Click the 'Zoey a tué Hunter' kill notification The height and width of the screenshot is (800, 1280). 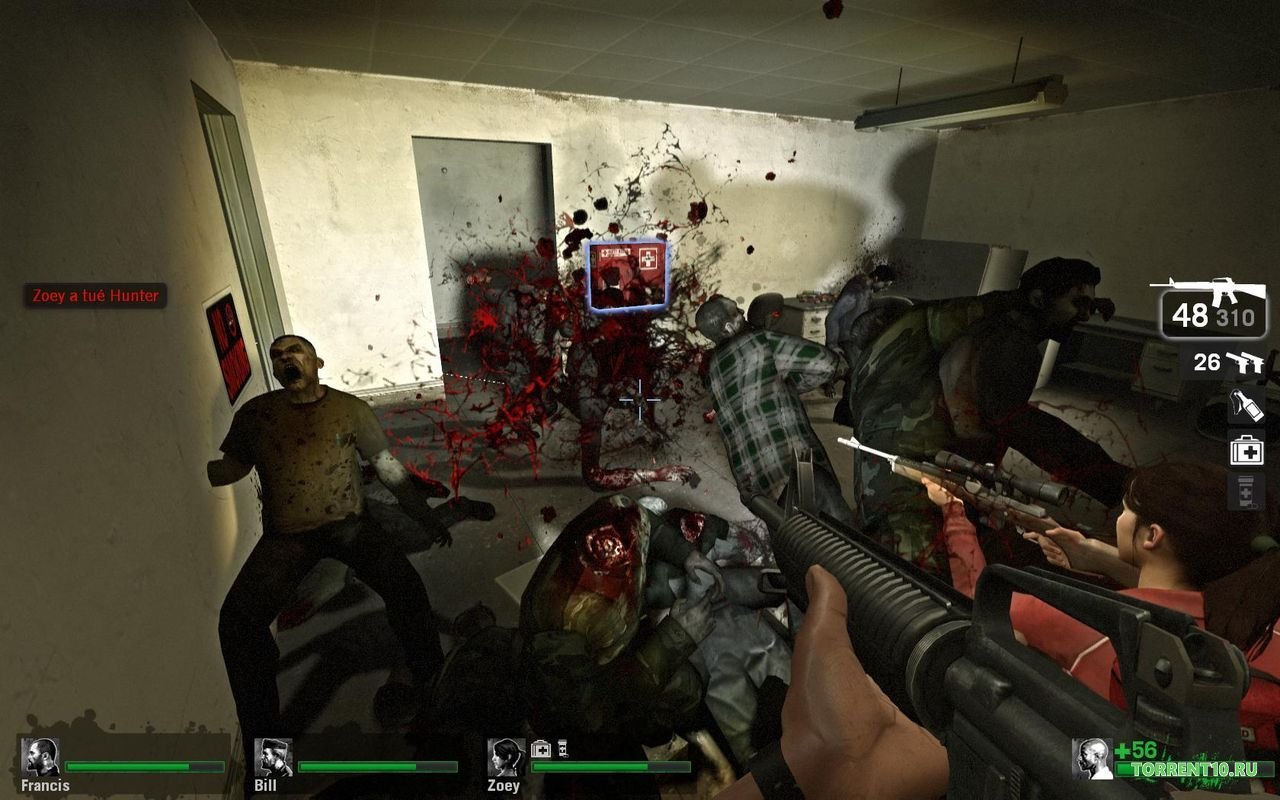pos(95,296)
